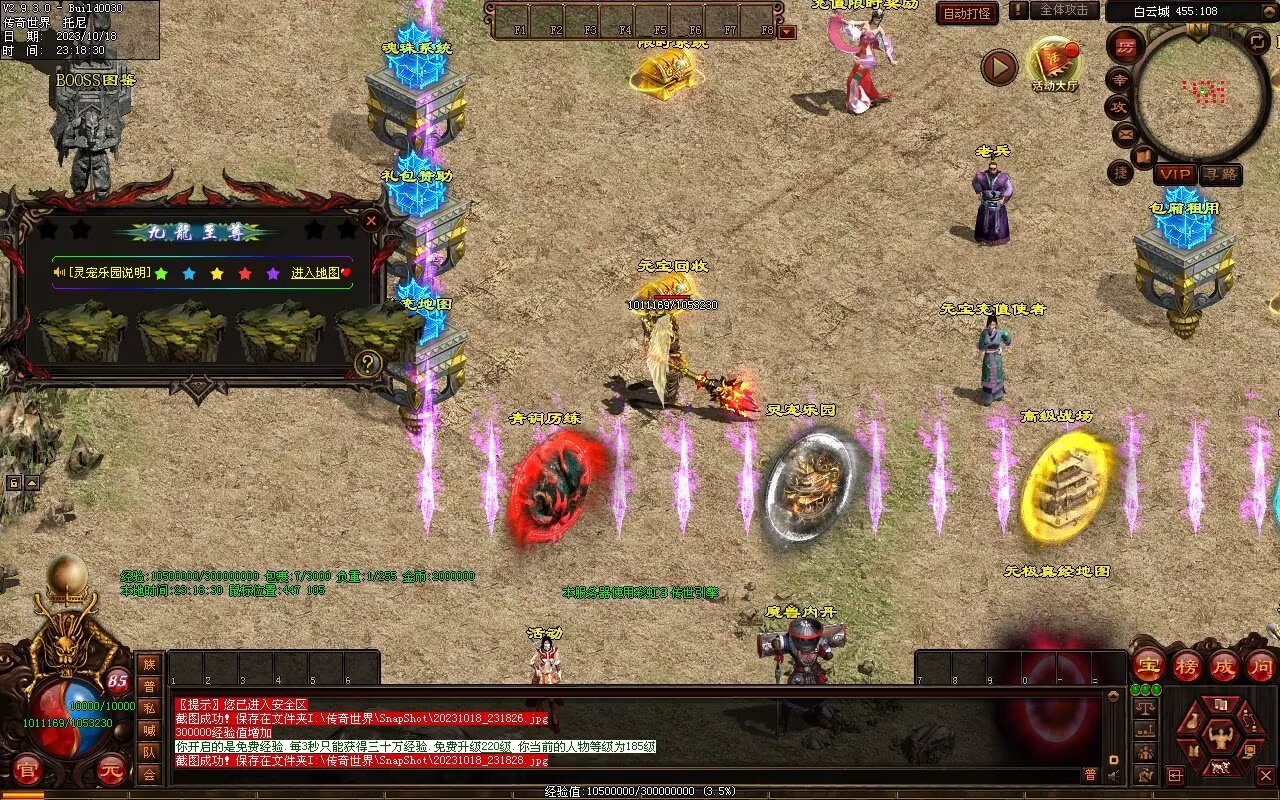The height and width of the screenshot is (800, 1280).
Task: Open the 宝 treasure shop button
Action: tap(1148, 665)
